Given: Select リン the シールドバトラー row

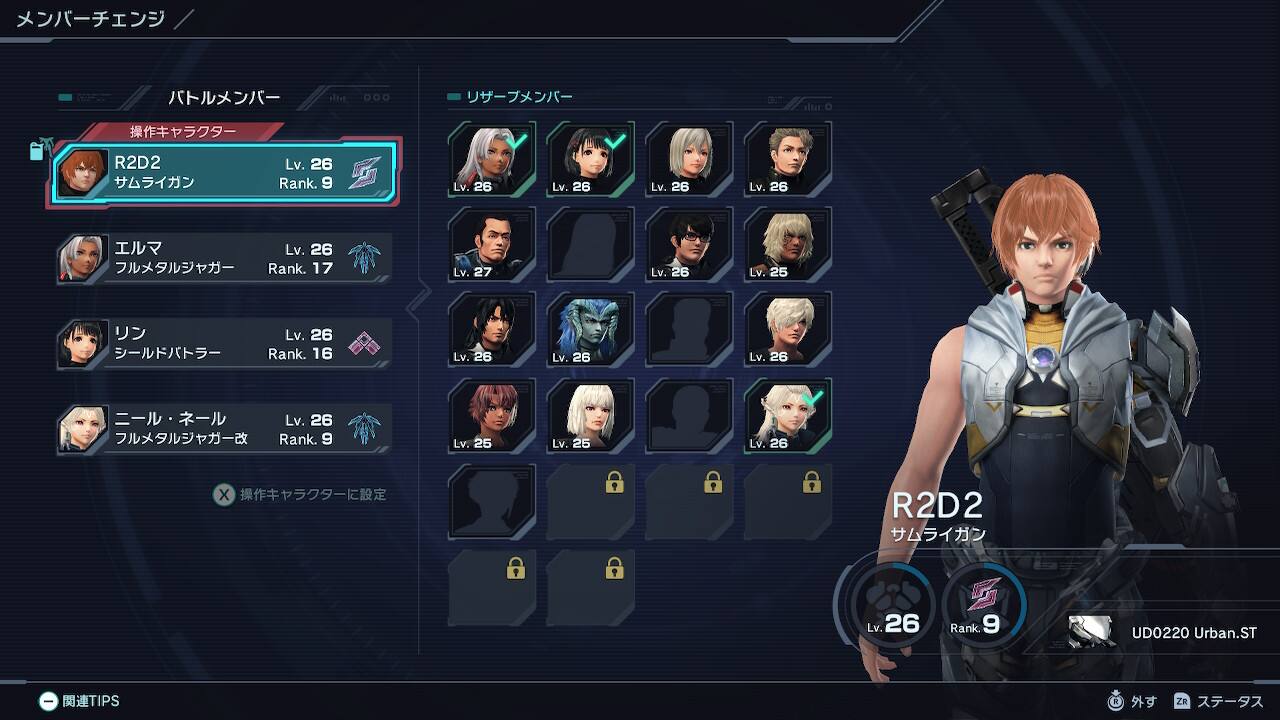Looking at the screenshot, I should click(225, 343).
